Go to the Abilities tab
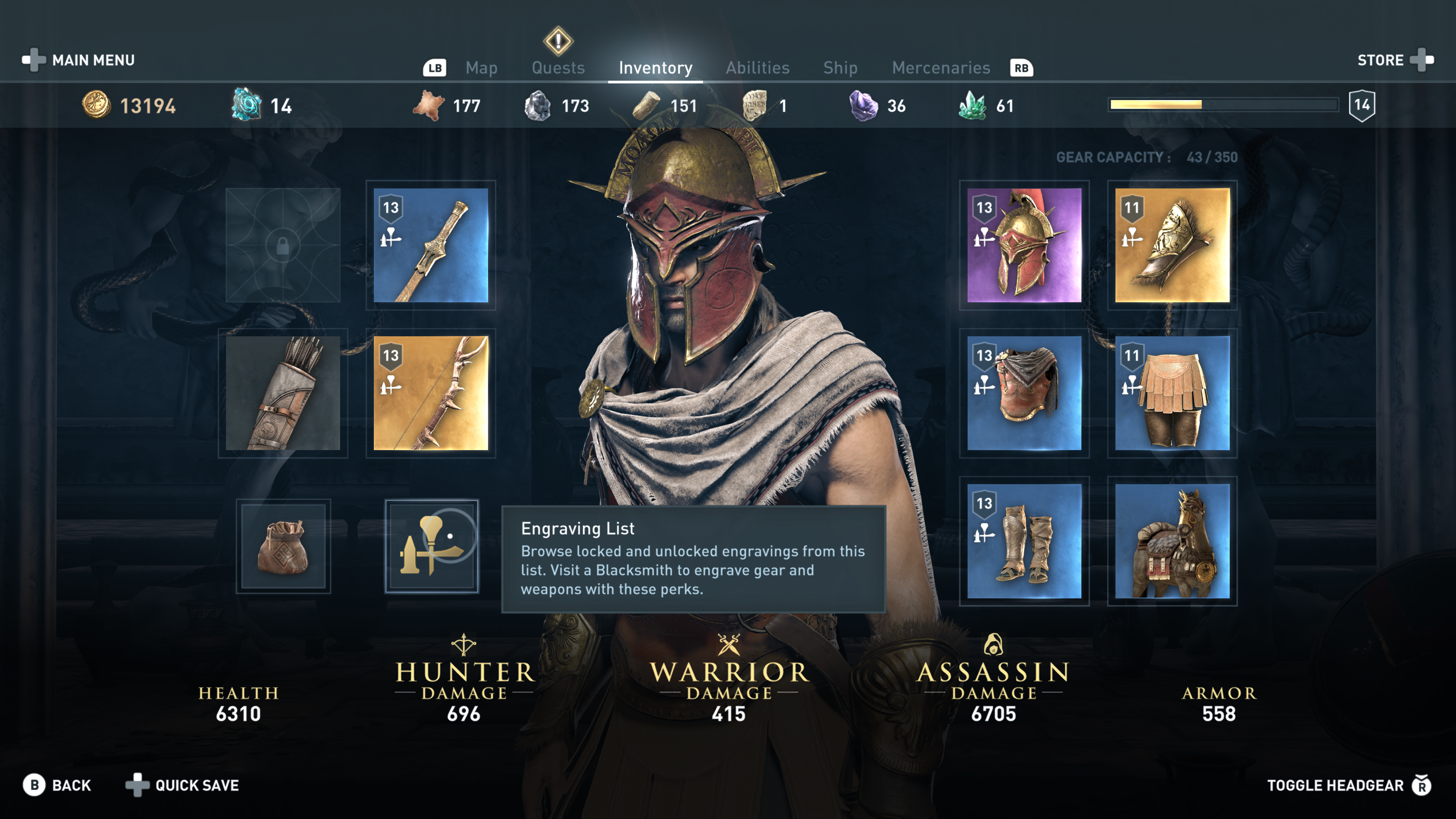1456x819 pixels. [x=758, y=68]
